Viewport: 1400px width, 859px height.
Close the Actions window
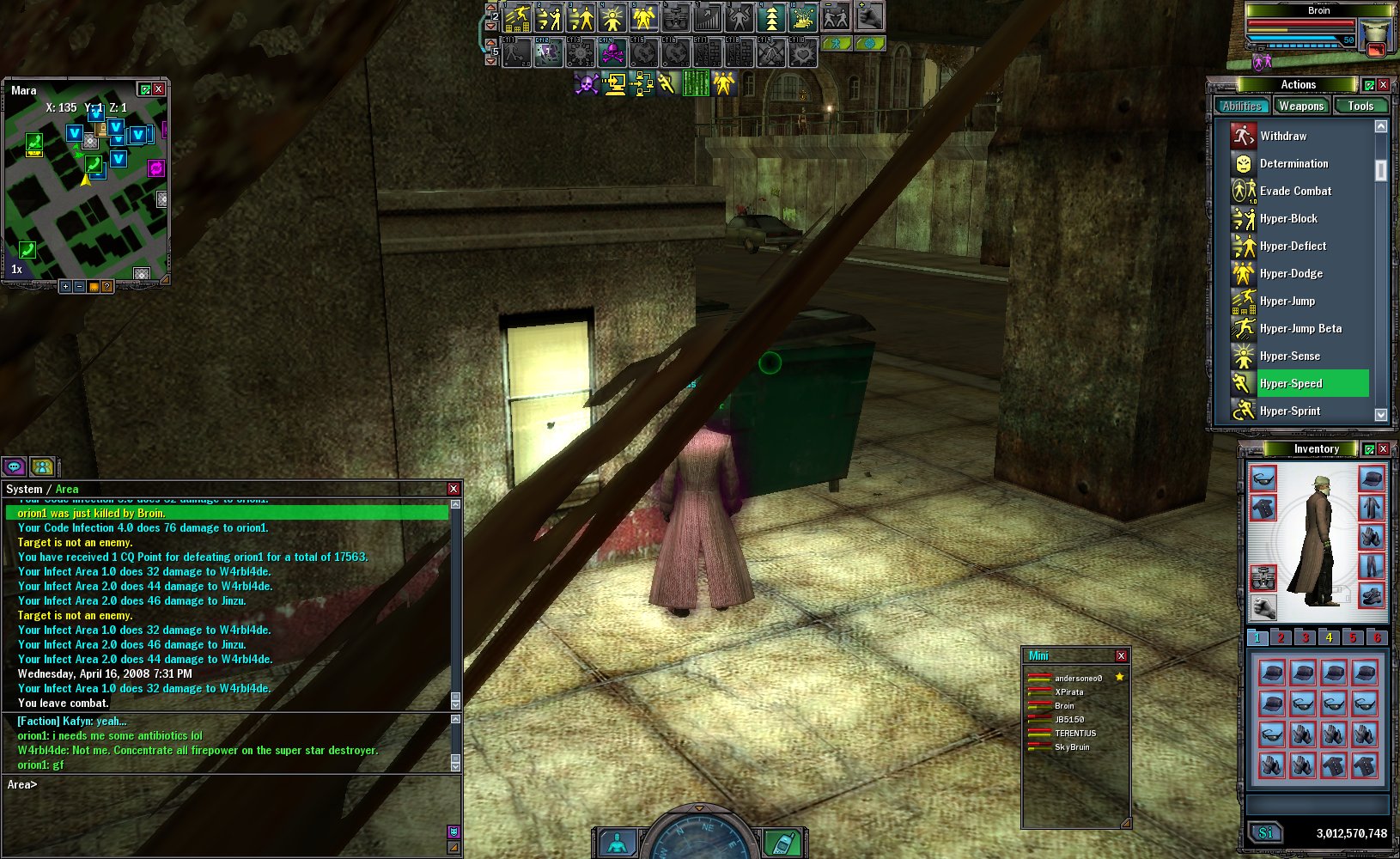click(x=1383, y=84)
